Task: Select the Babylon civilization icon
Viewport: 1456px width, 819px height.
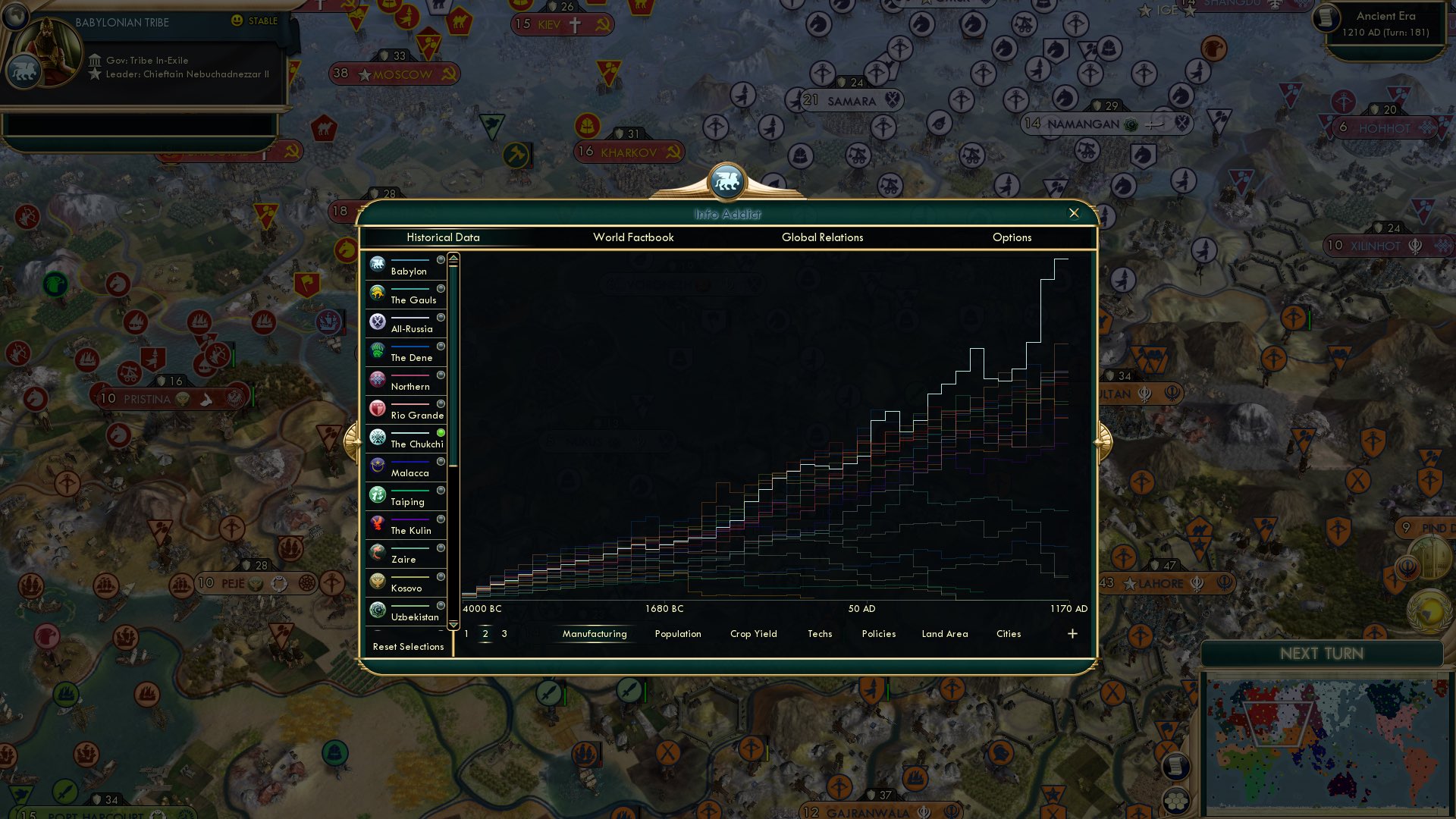Action: click(x=377, y=265)
